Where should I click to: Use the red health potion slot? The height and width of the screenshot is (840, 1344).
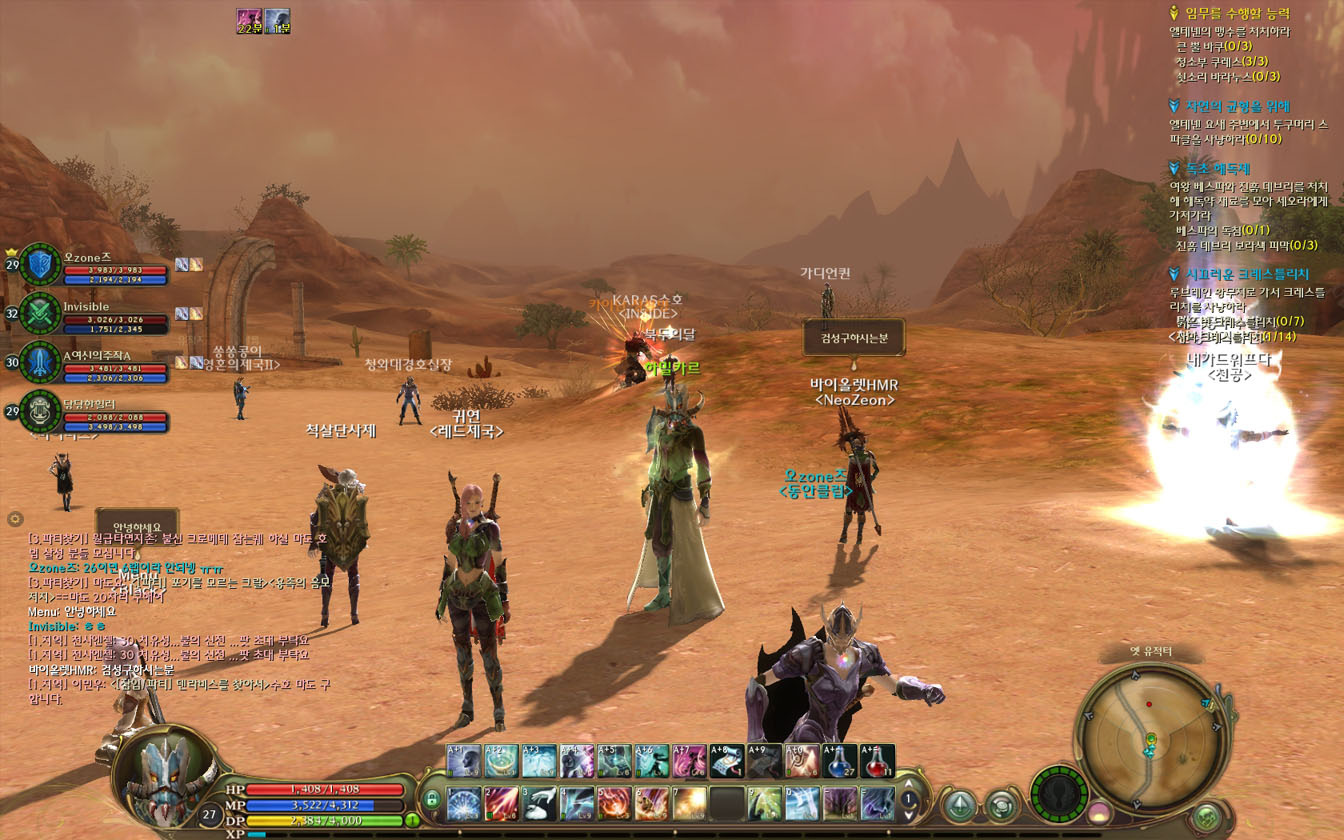tap(877, 762)
